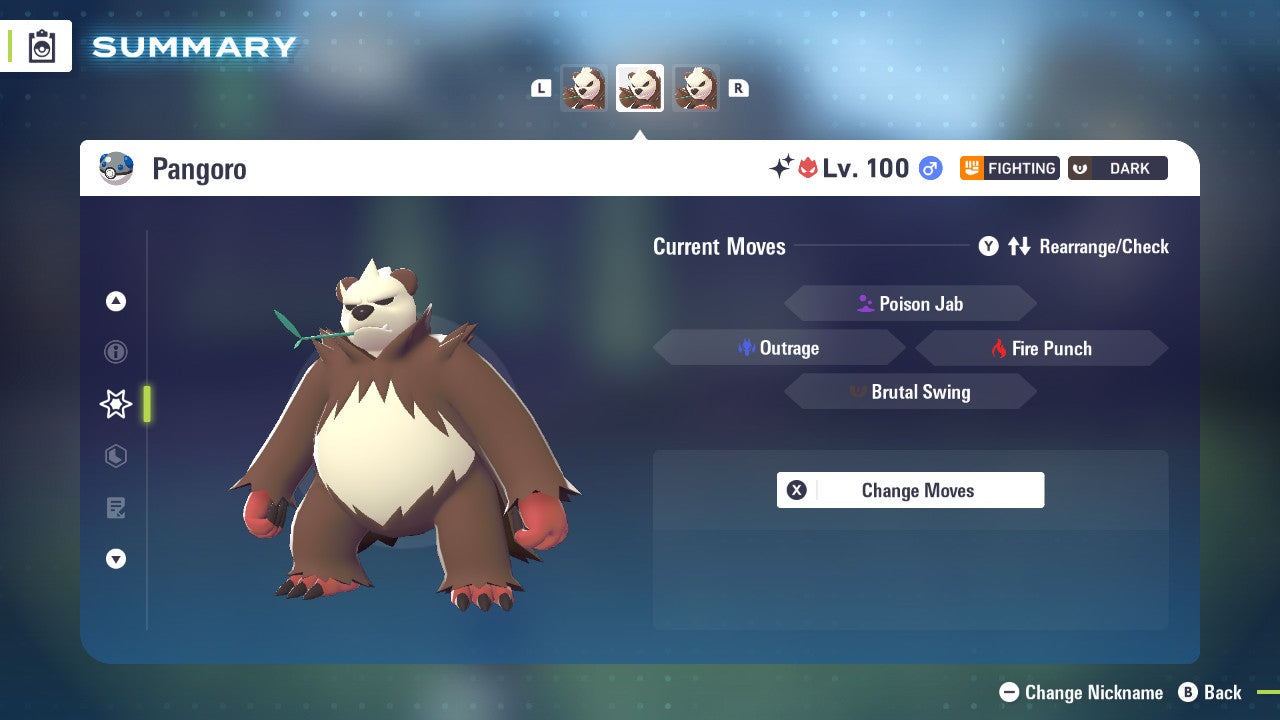Switch to the right Pangoro thumbnail

point(696,88)
